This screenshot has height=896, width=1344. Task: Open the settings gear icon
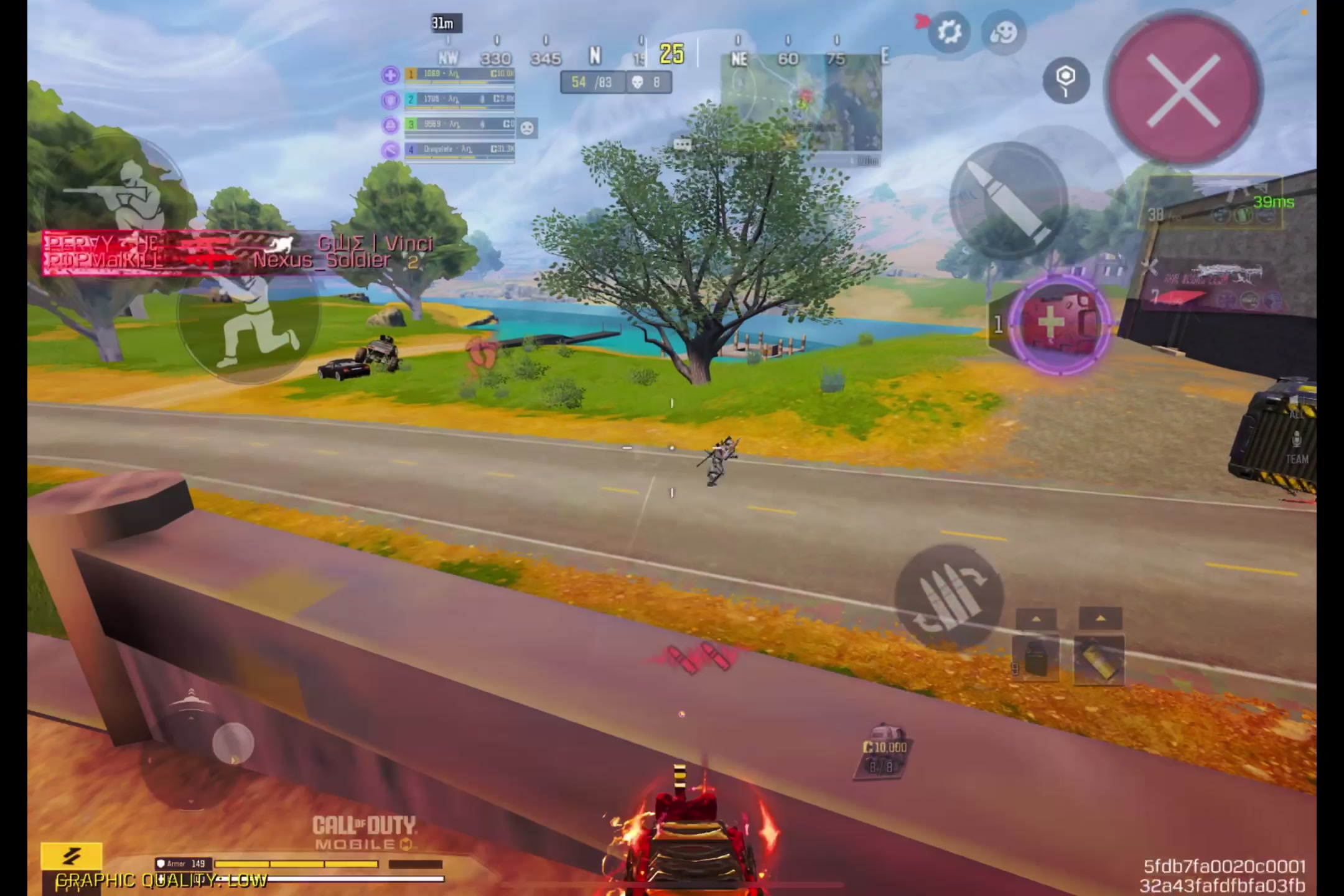pos(949,32)
